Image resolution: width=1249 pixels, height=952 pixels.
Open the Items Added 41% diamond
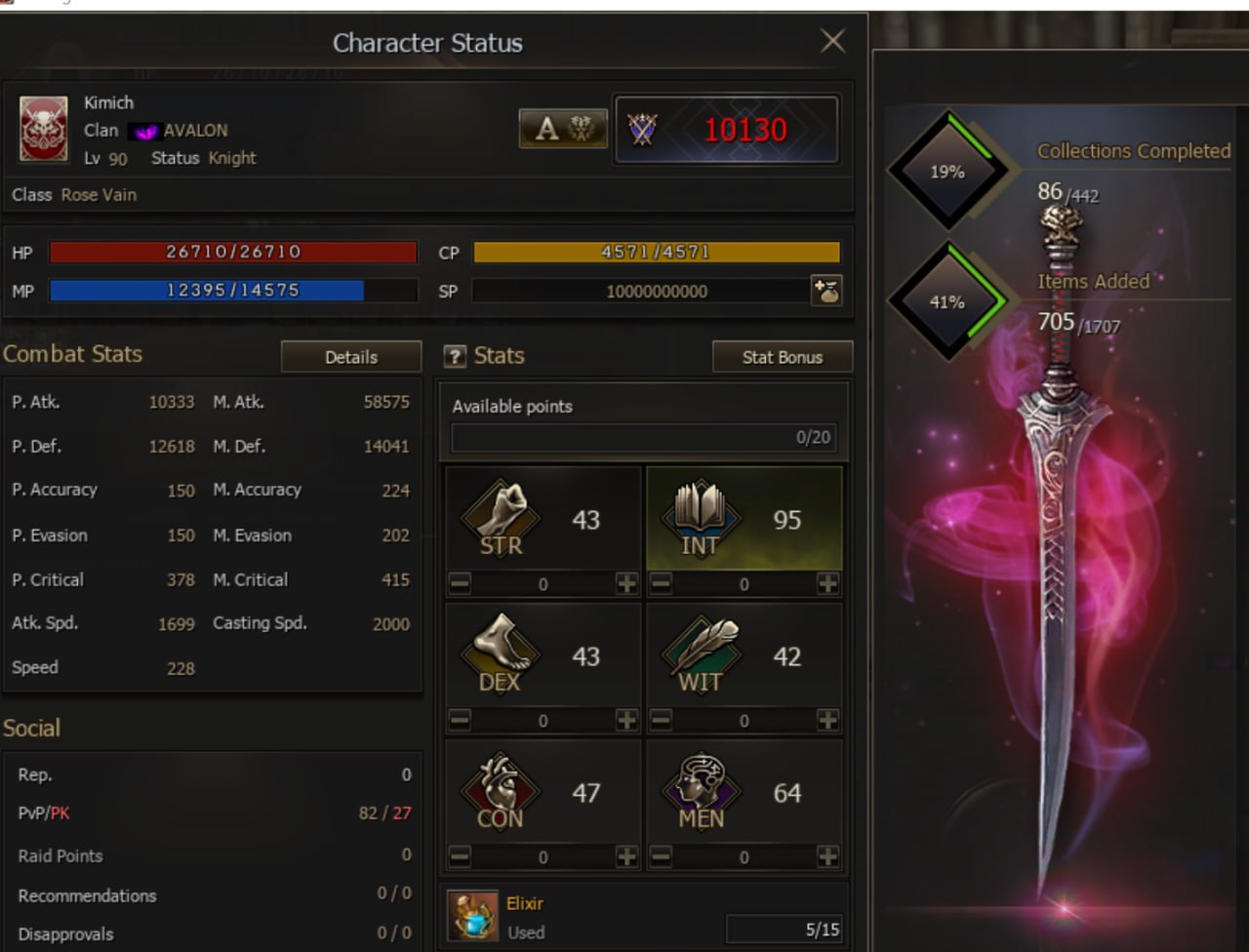947,302
